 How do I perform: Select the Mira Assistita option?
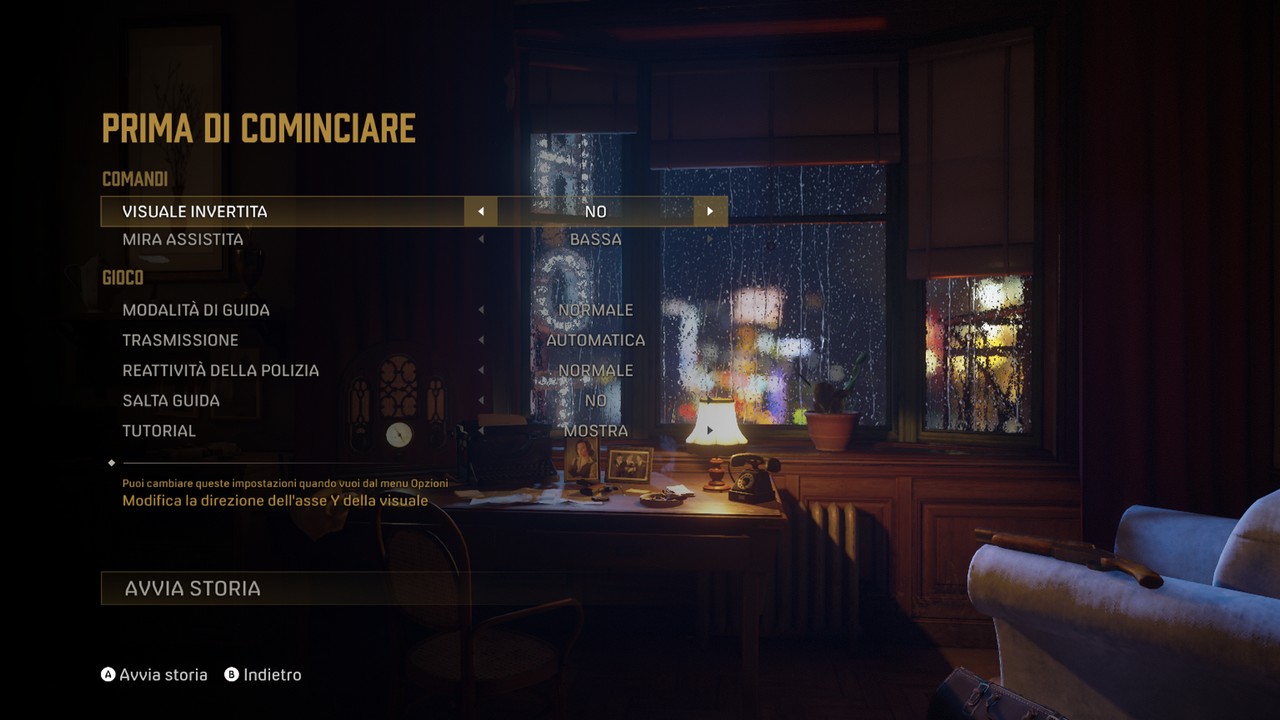[183, 240]
